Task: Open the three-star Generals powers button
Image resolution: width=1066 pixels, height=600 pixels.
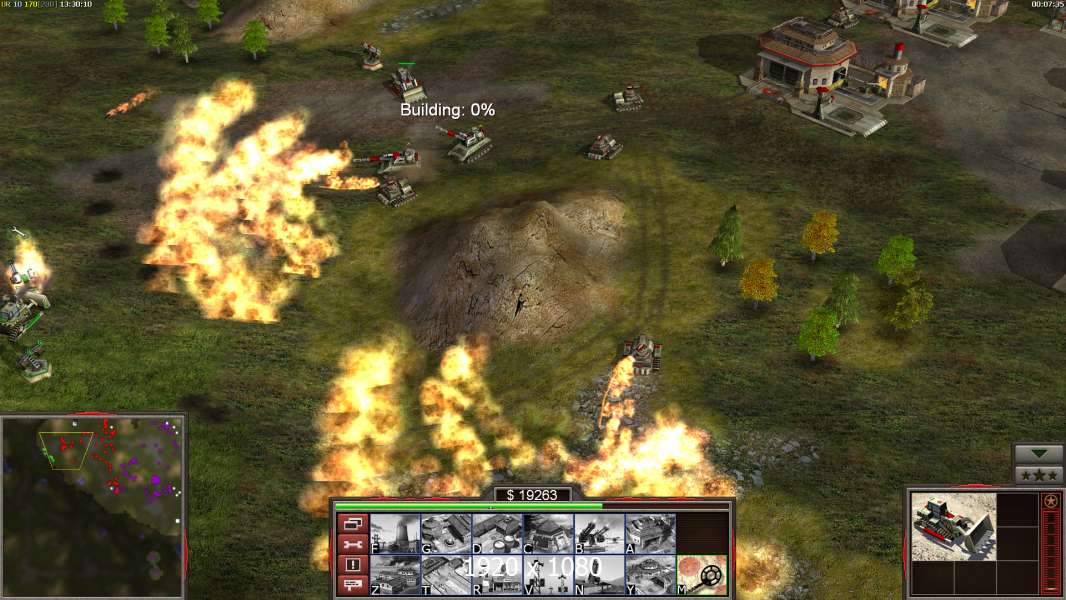Action: tap(1038, 475)
